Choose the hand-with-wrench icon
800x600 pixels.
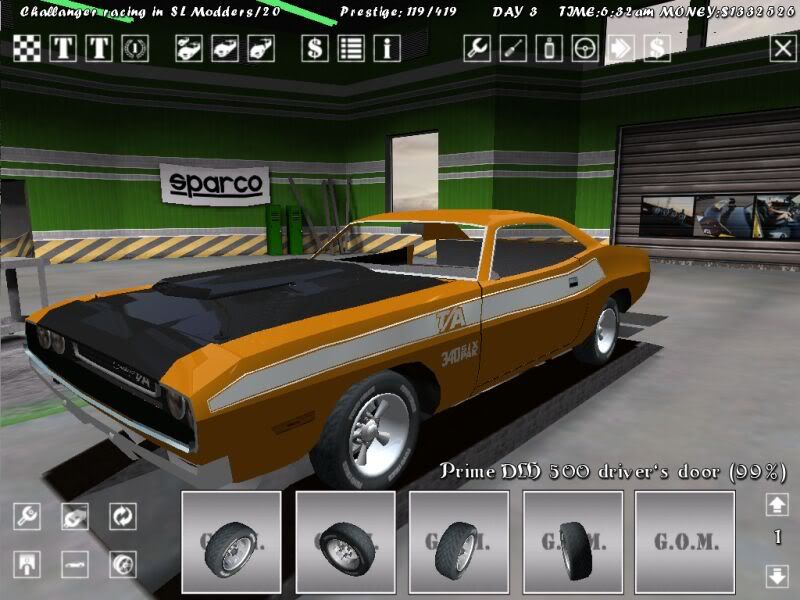[x=75, y=516]
